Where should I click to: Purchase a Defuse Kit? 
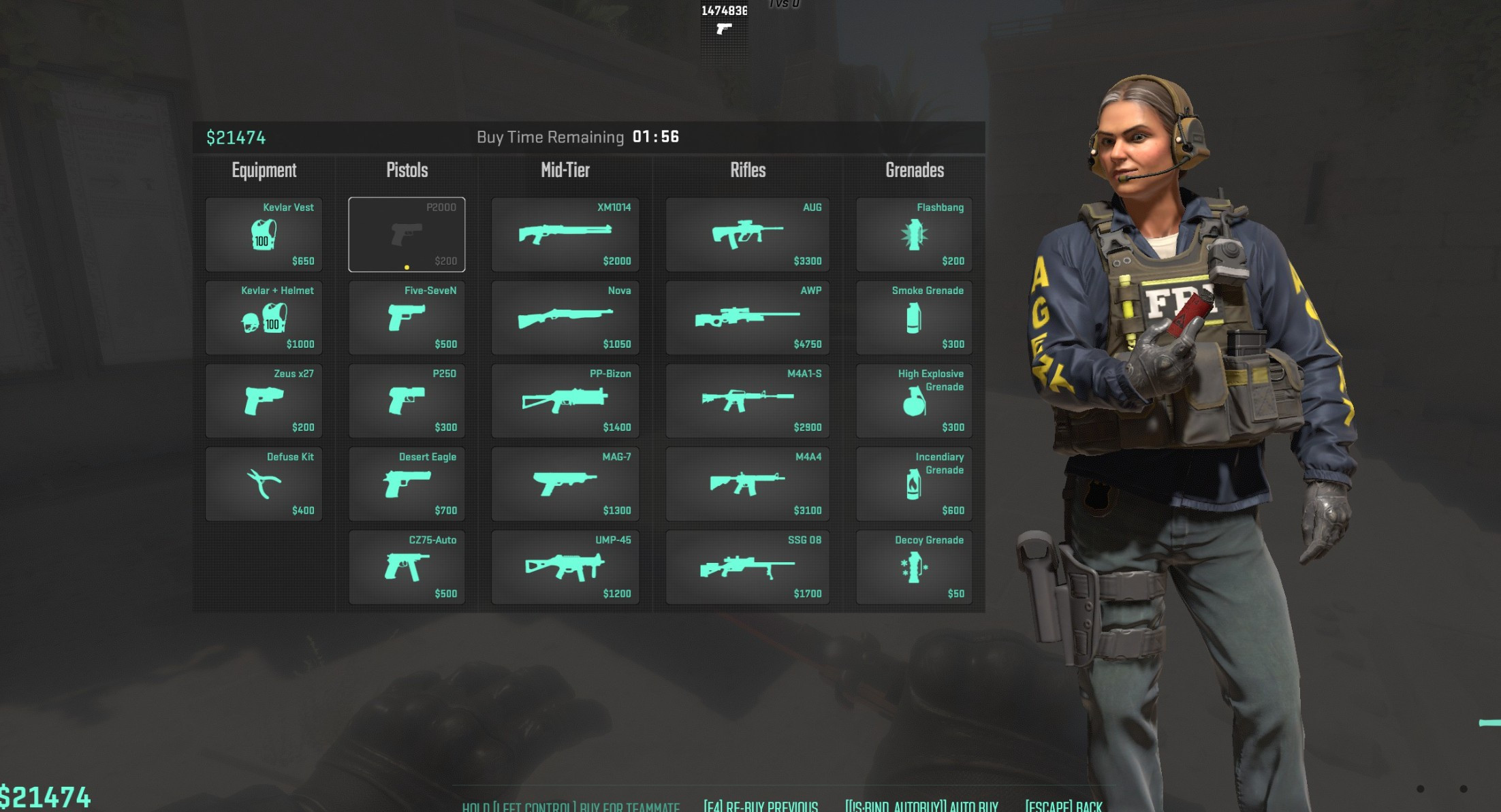pyautogui.click(x=263, y=484)
